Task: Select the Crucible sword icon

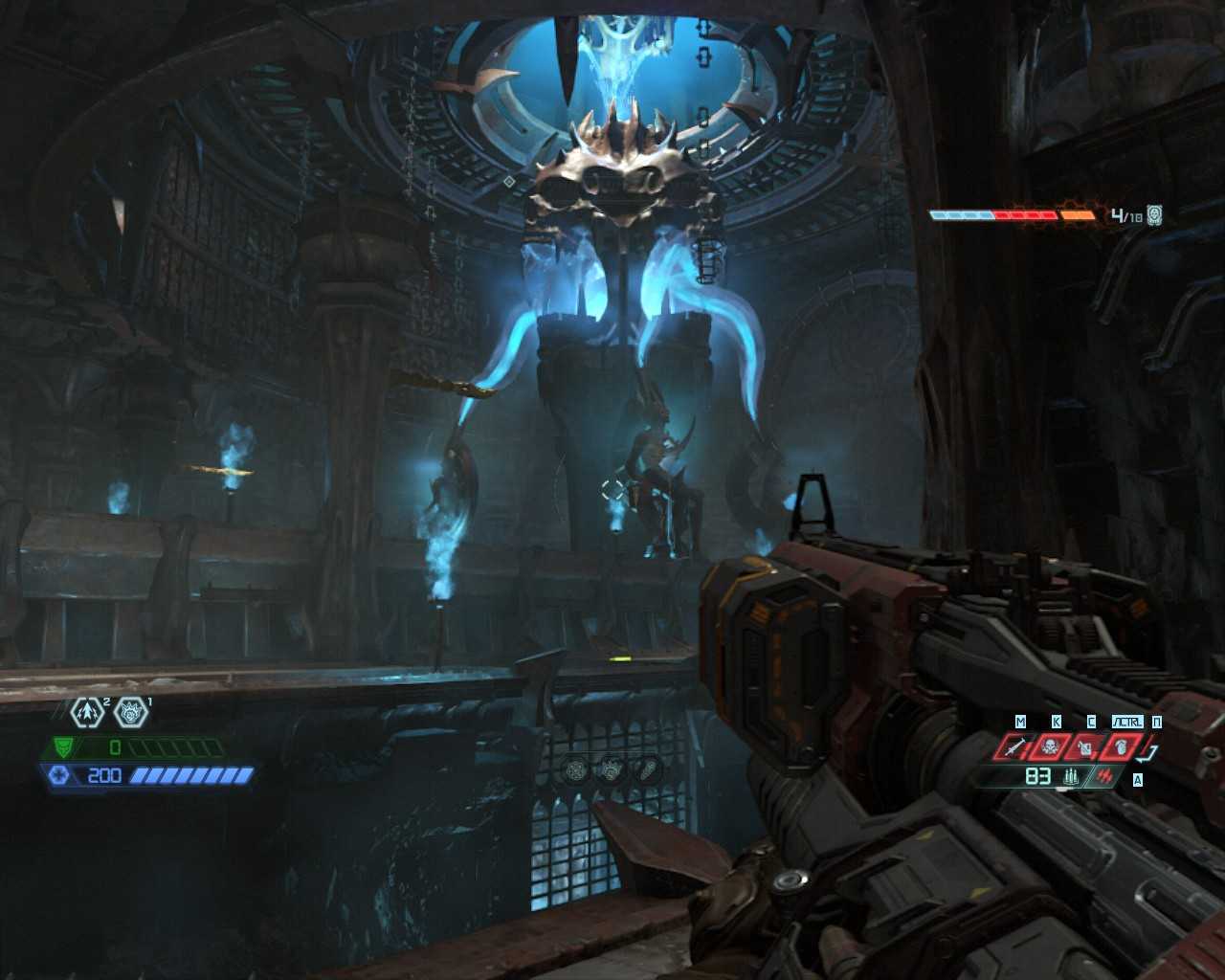Action: (1016, 746)
